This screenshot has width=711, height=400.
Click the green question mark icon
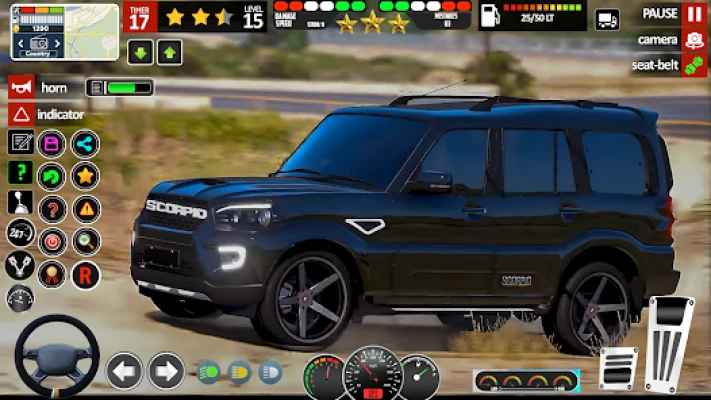20,173
